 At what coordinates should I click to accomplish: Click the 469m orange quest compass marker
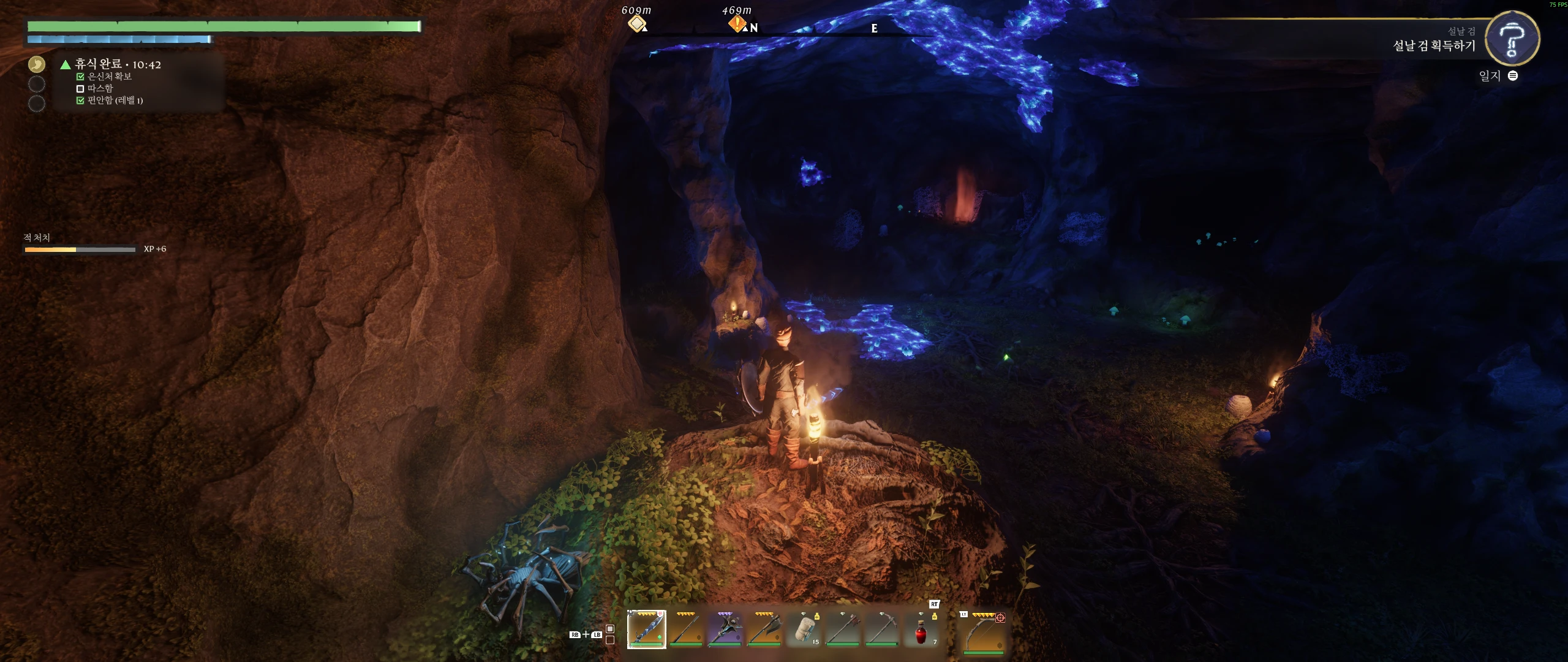(x=736, y=23)
